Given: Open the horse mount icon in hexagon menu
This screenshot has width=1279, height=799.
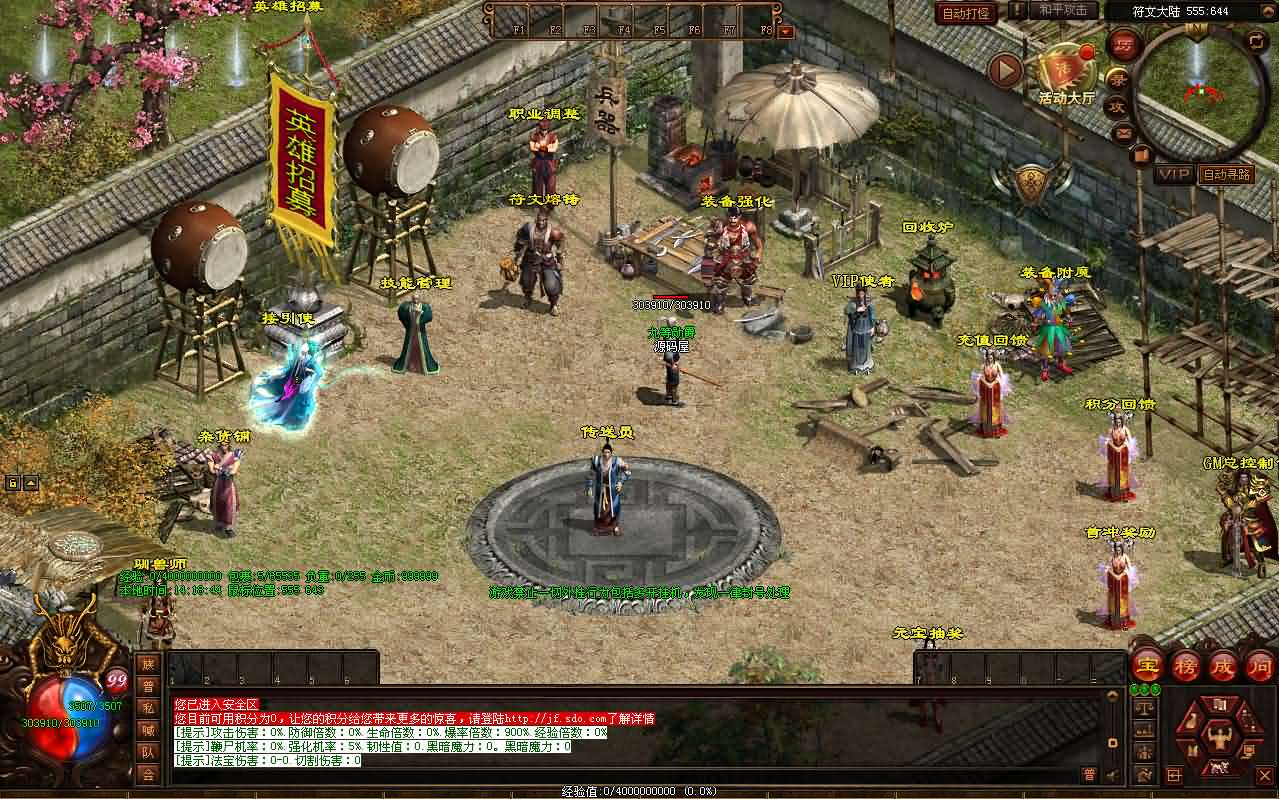Looking at the screenshot, I should [1218, 768].
